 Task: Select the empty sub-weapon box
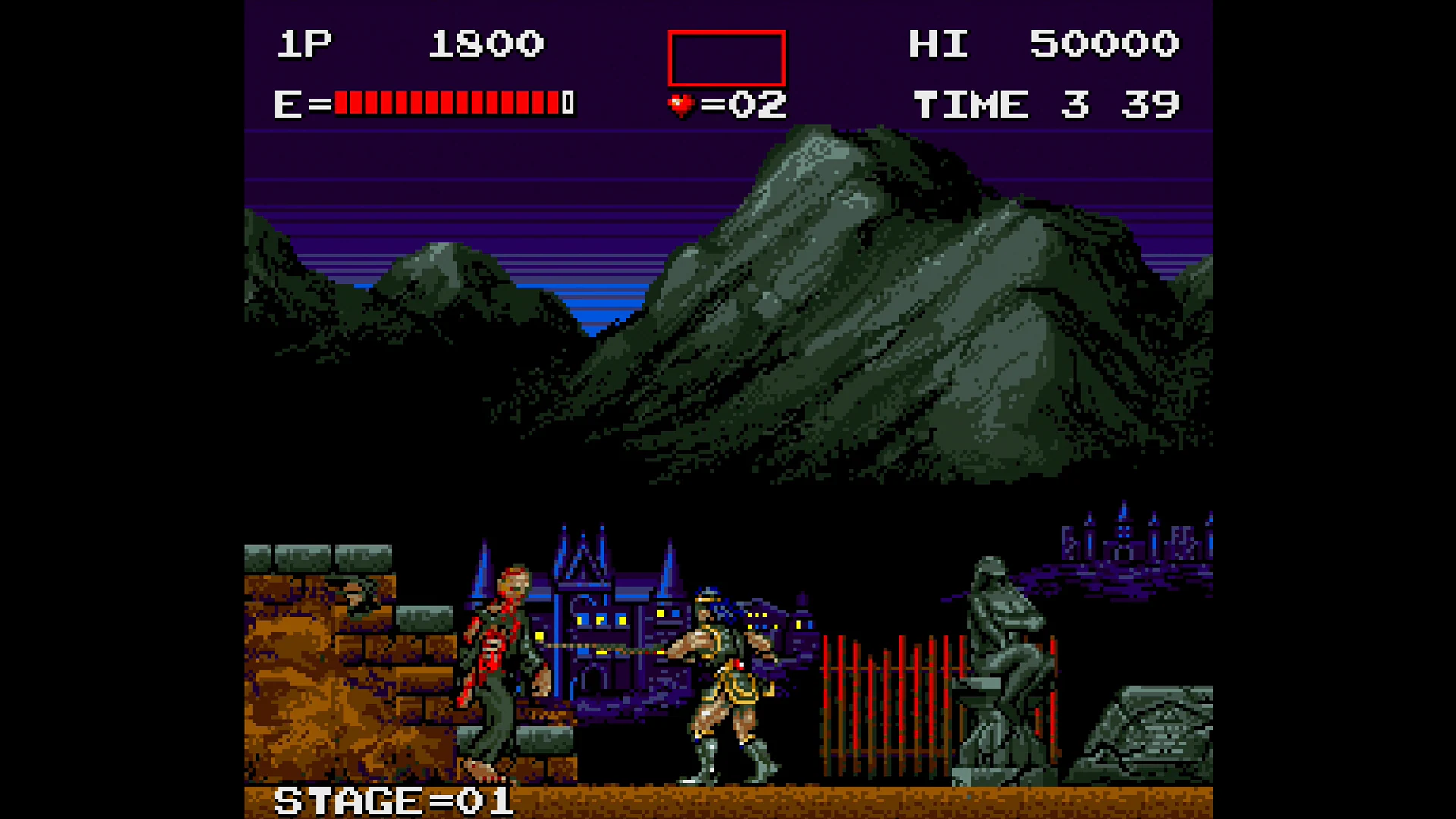click(725, 58)
